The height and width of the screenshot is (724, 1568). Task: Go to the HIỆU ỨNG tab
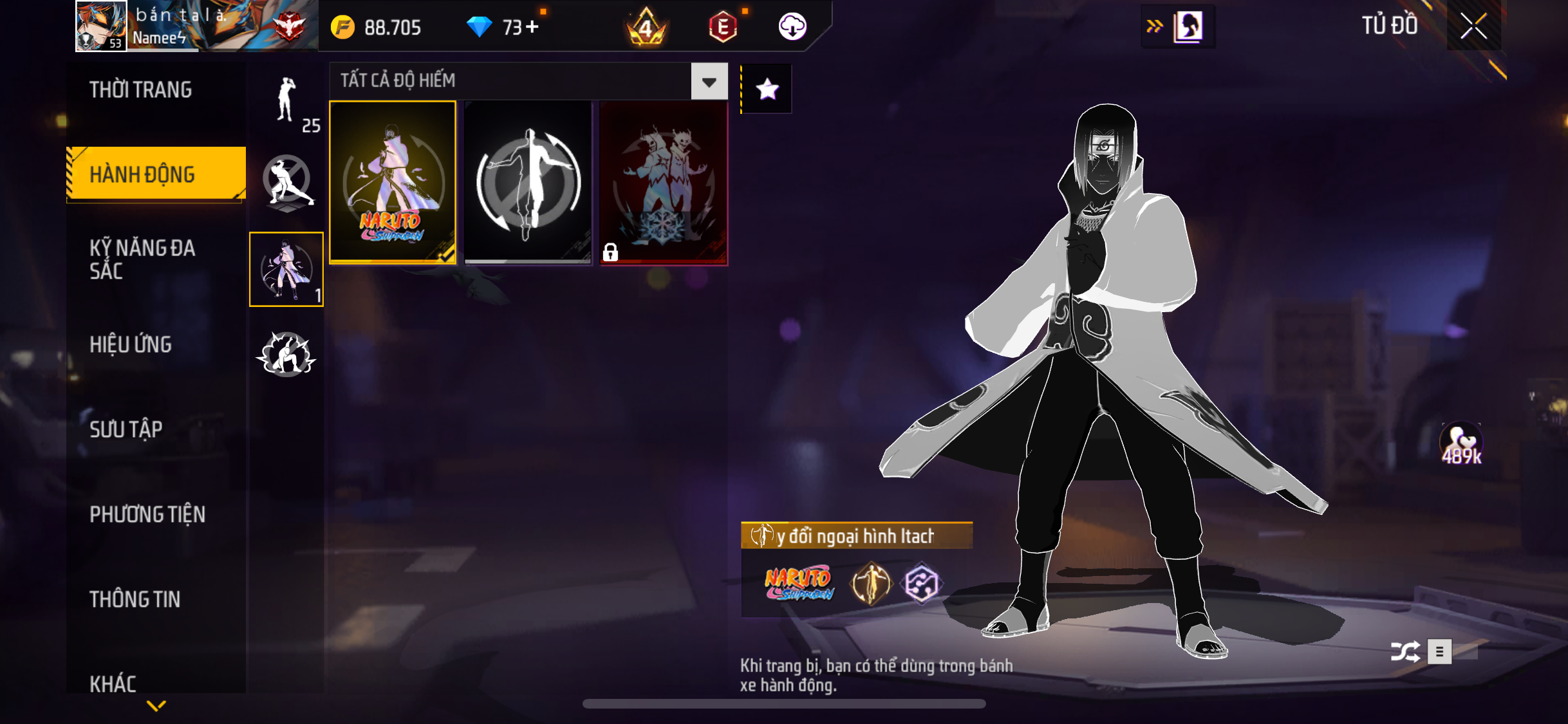click(131, 344)
